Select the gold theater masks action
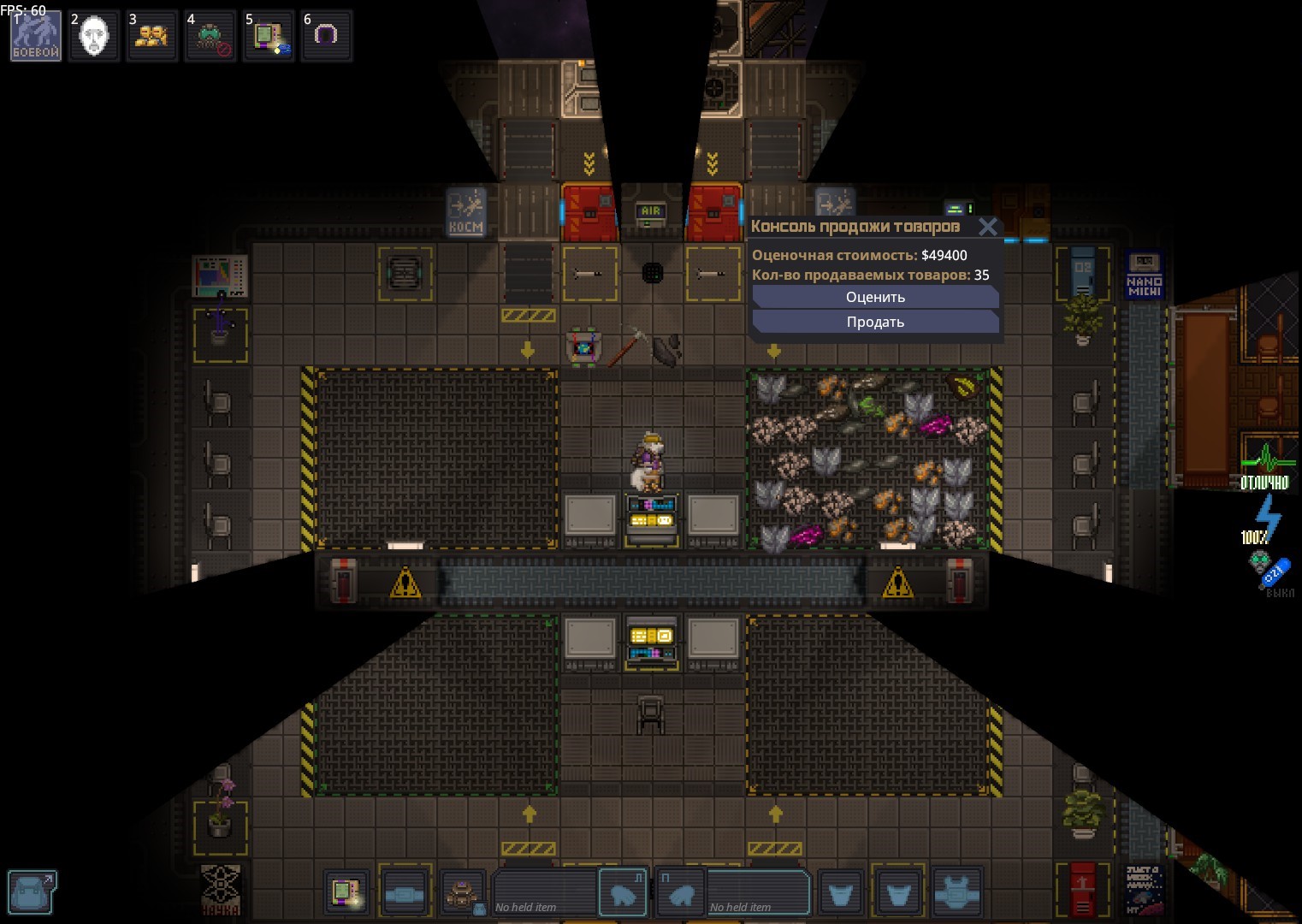 (152, 36)
